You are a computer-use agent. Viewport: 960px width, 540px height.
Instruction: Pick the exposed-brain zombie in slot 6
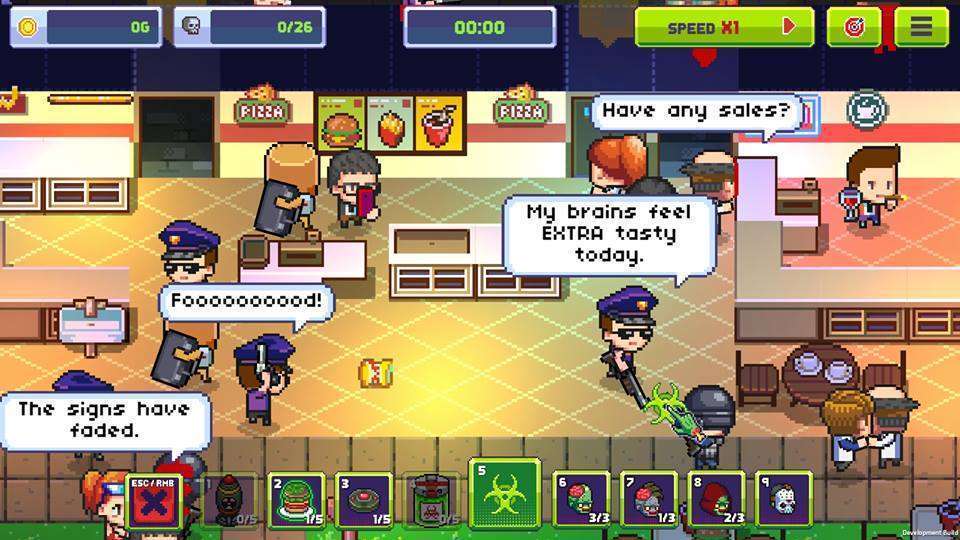click(x=582, y=498)
